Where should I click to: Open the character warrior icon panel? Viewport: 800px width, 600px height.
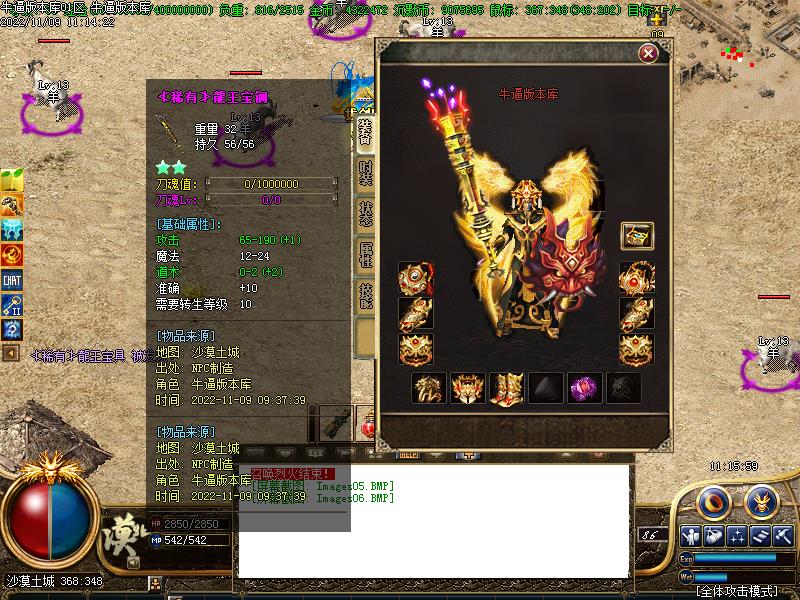pyautogui.click(x=690, y=535)
